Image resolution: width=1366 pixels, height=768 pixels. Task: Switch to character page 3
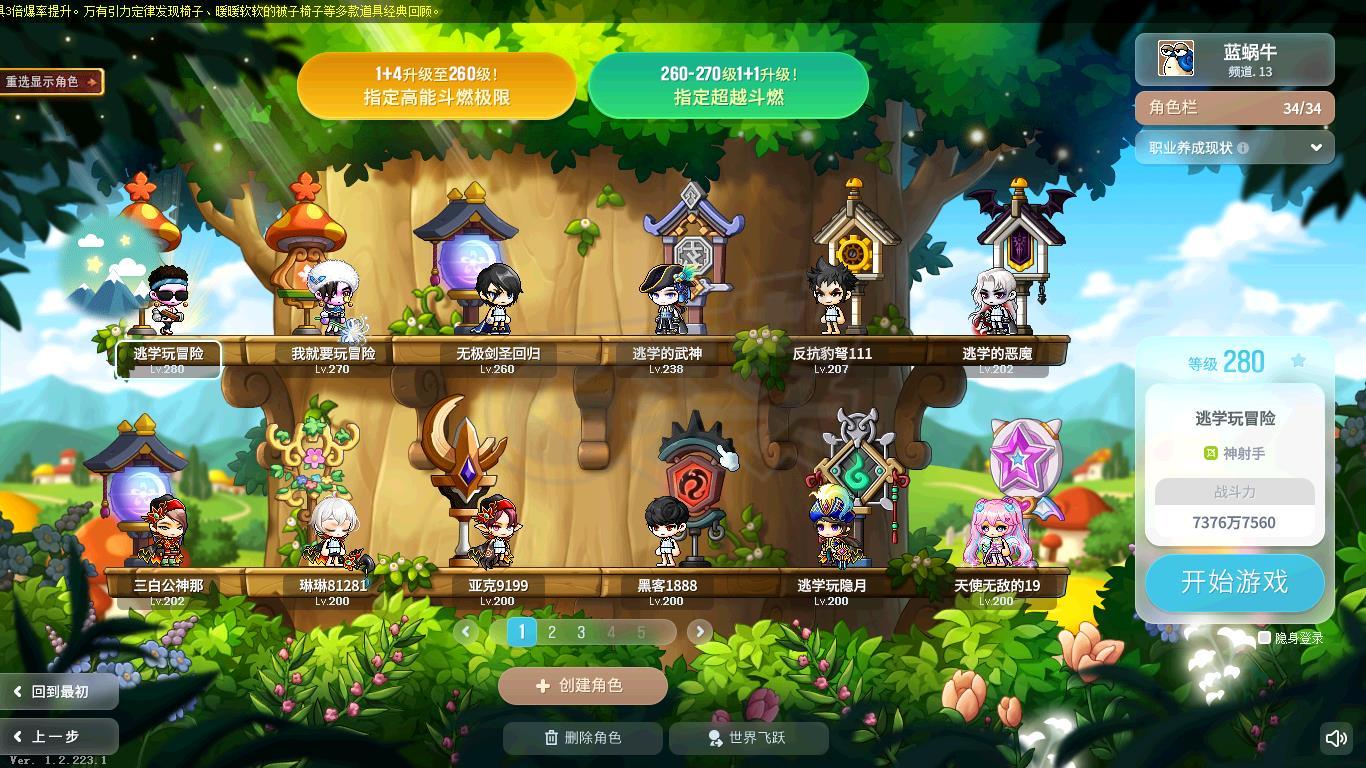581,632
